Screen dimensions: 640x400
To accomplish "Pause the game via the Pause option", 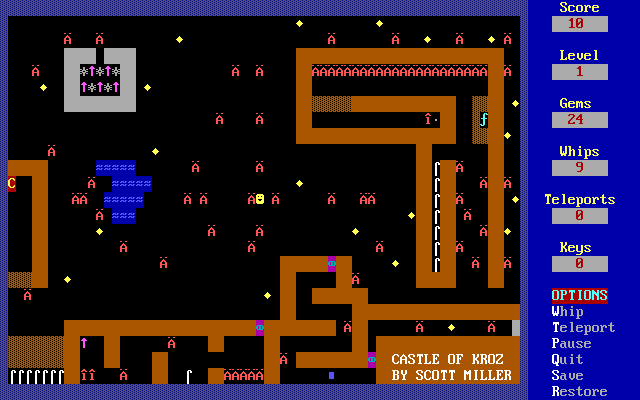I will point(571,344).
